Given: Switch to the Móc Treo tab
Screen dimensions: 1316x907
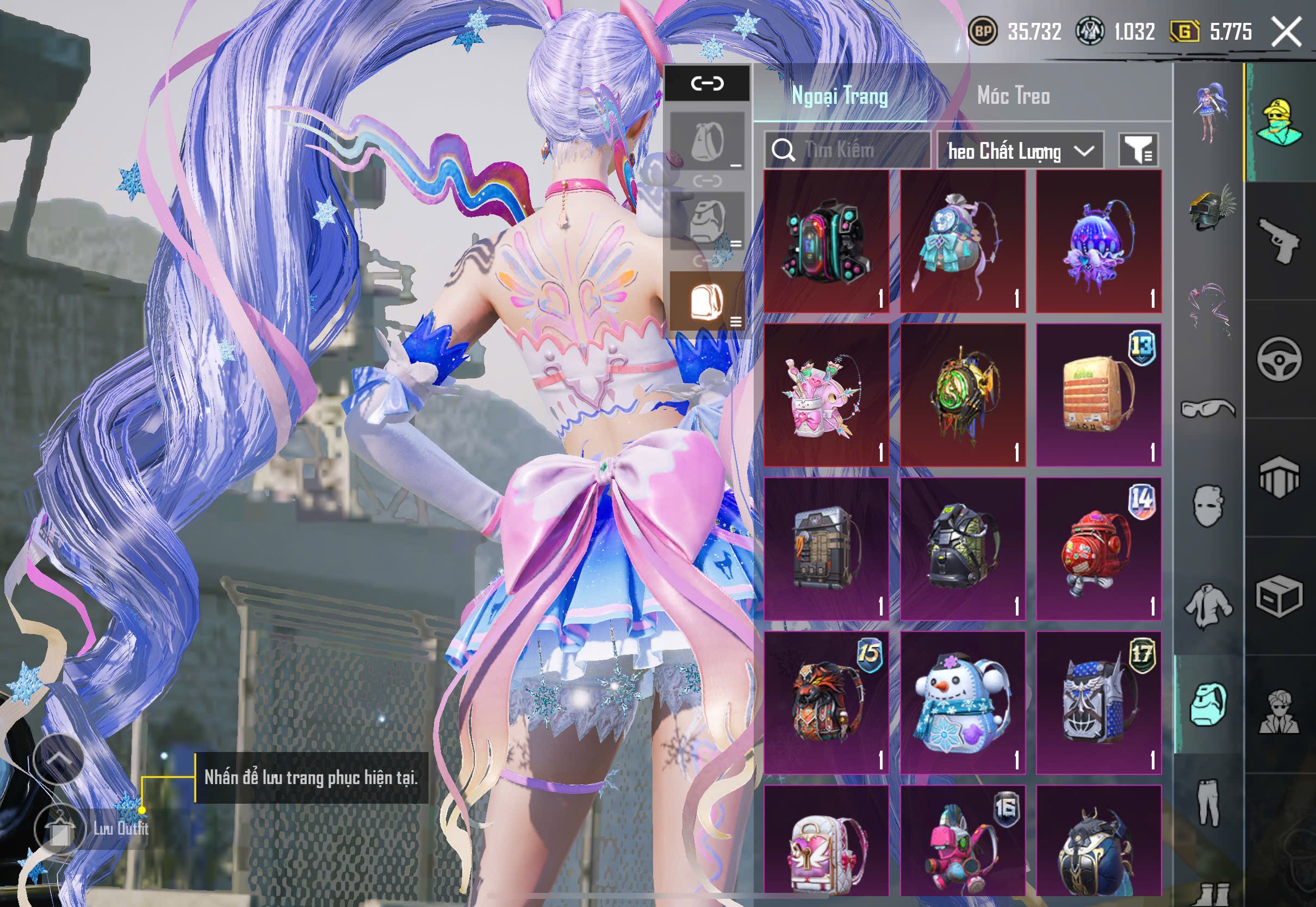Looking at the screenshot, I should tap(1013, 96).
